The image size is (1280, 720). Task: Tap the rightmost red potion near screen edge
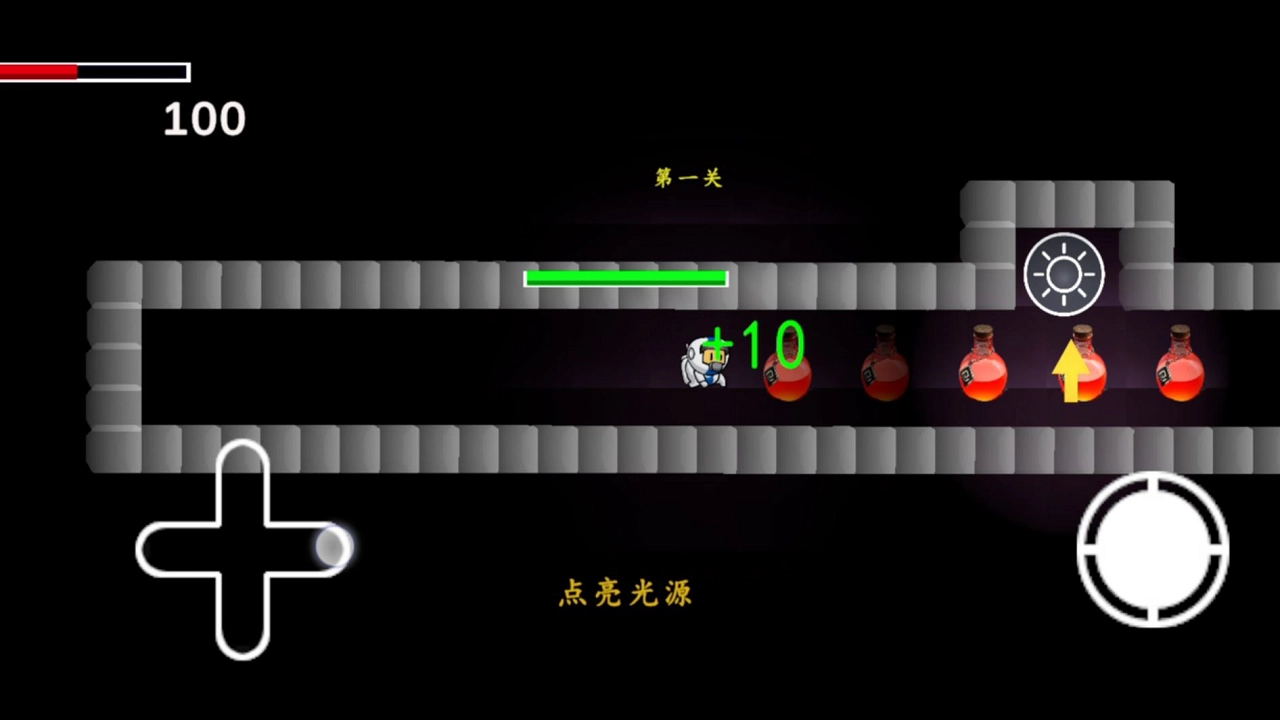(1182, 372)
